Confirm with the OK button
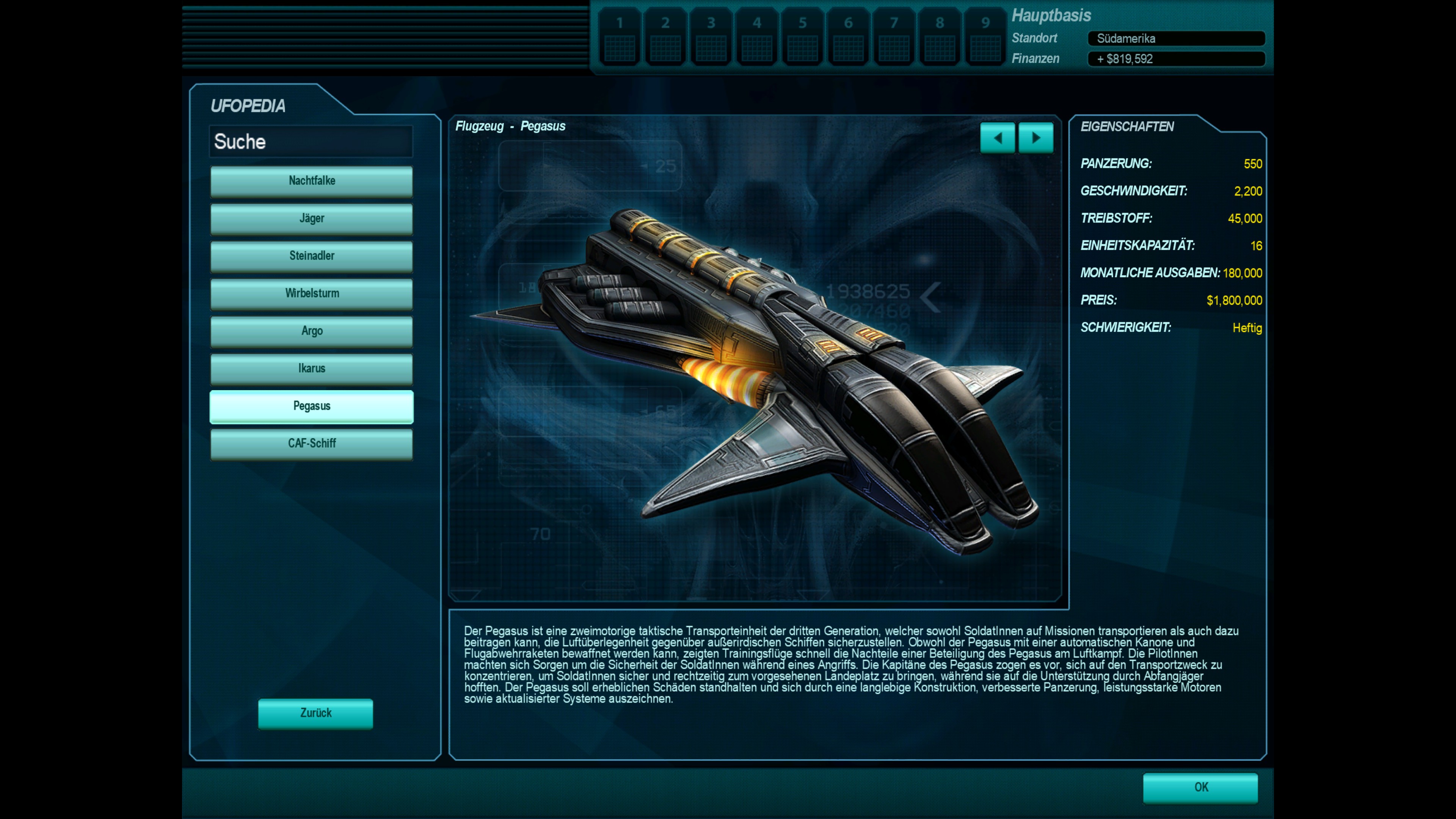 coord(1200,788)
